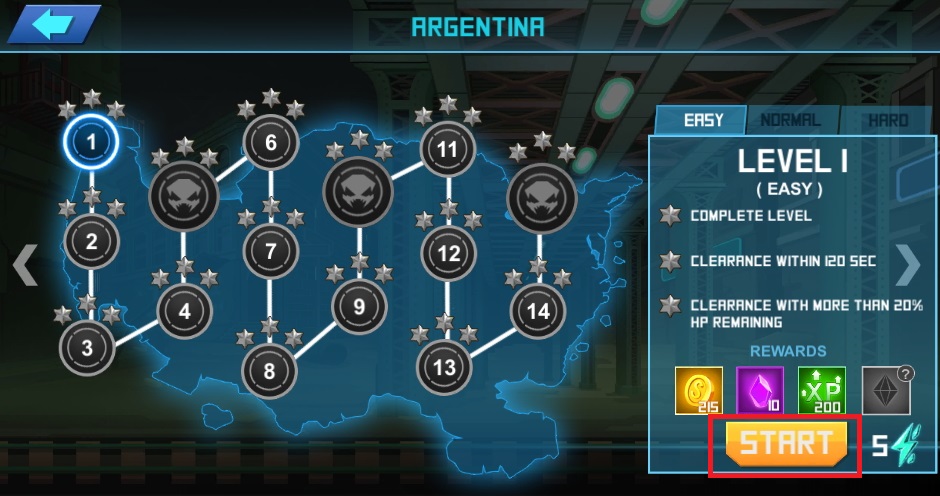The width and height of the screenshot is (940, 496).
Task: Select level 2 node
Action: tap(92, 241)
